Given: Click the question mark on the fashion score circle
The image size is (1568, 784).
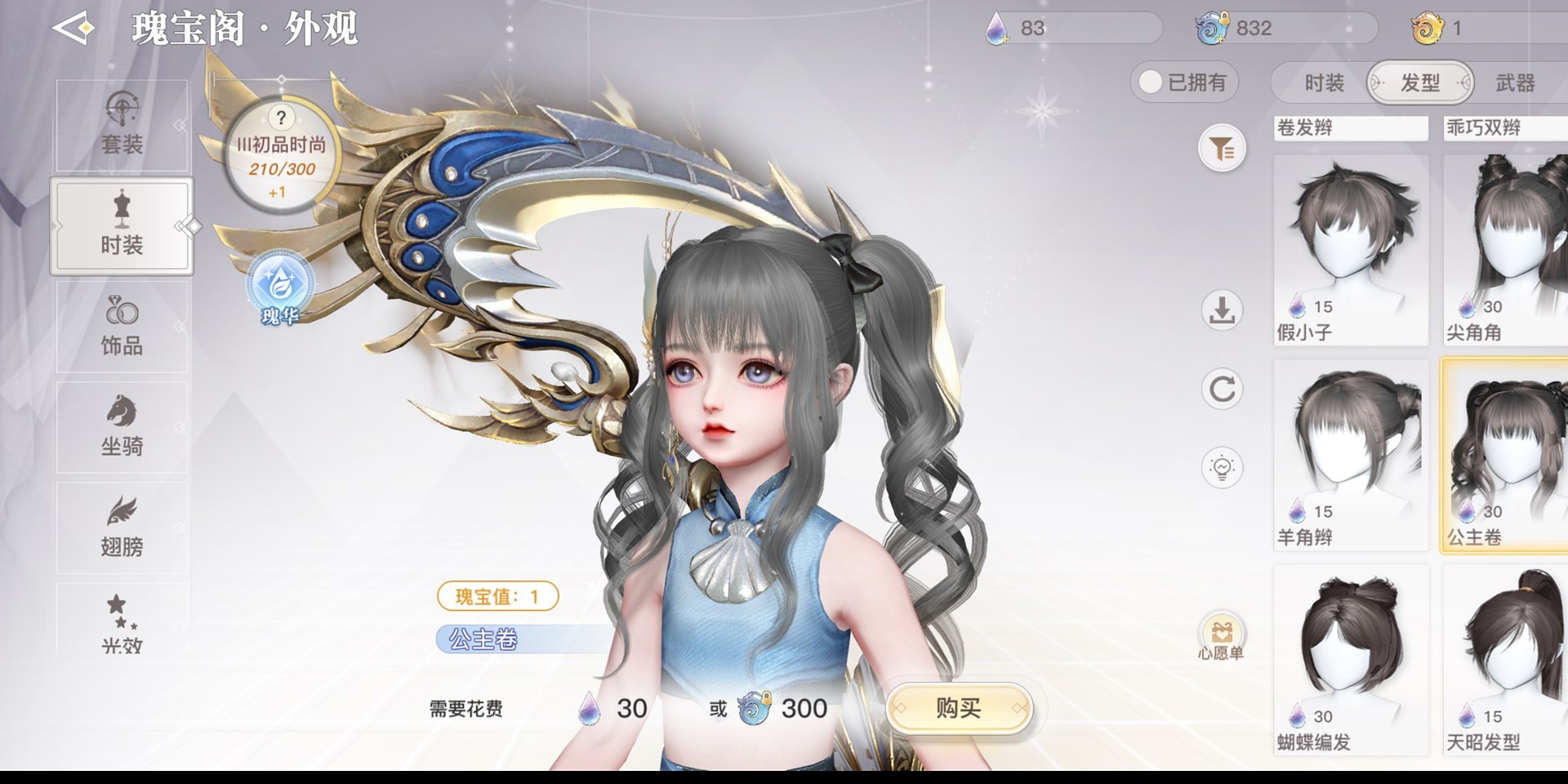Looking at the screenshot, I should [281, 118].
